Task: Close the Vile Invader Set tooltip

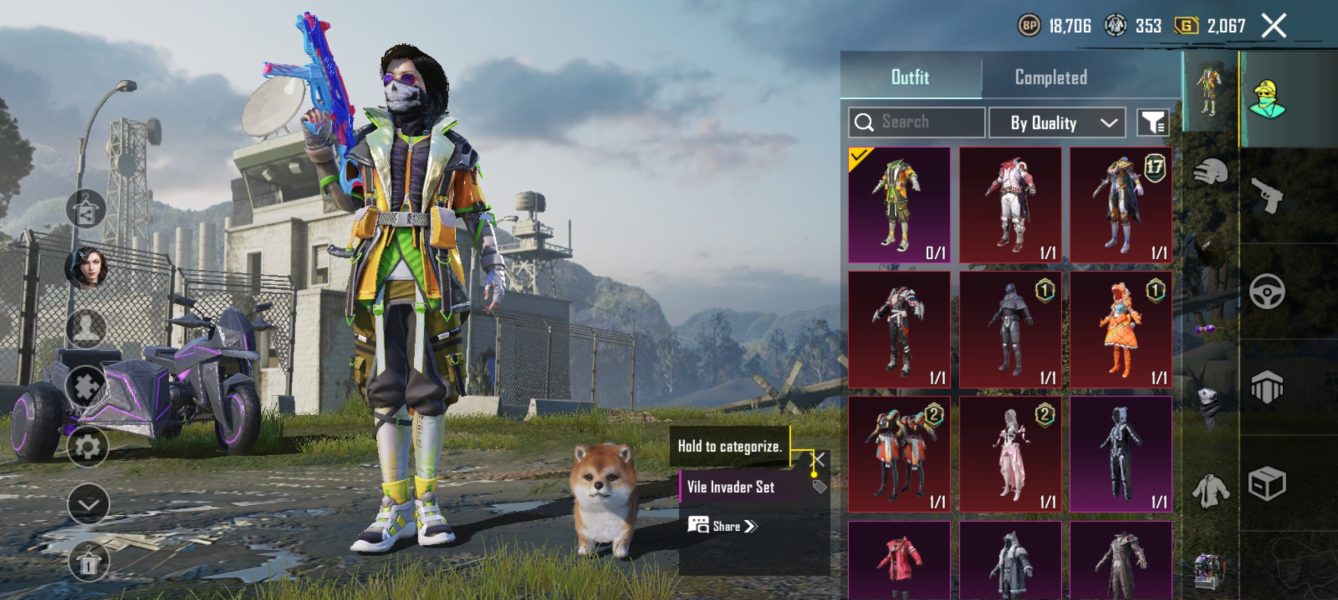Action: point(818,460)
